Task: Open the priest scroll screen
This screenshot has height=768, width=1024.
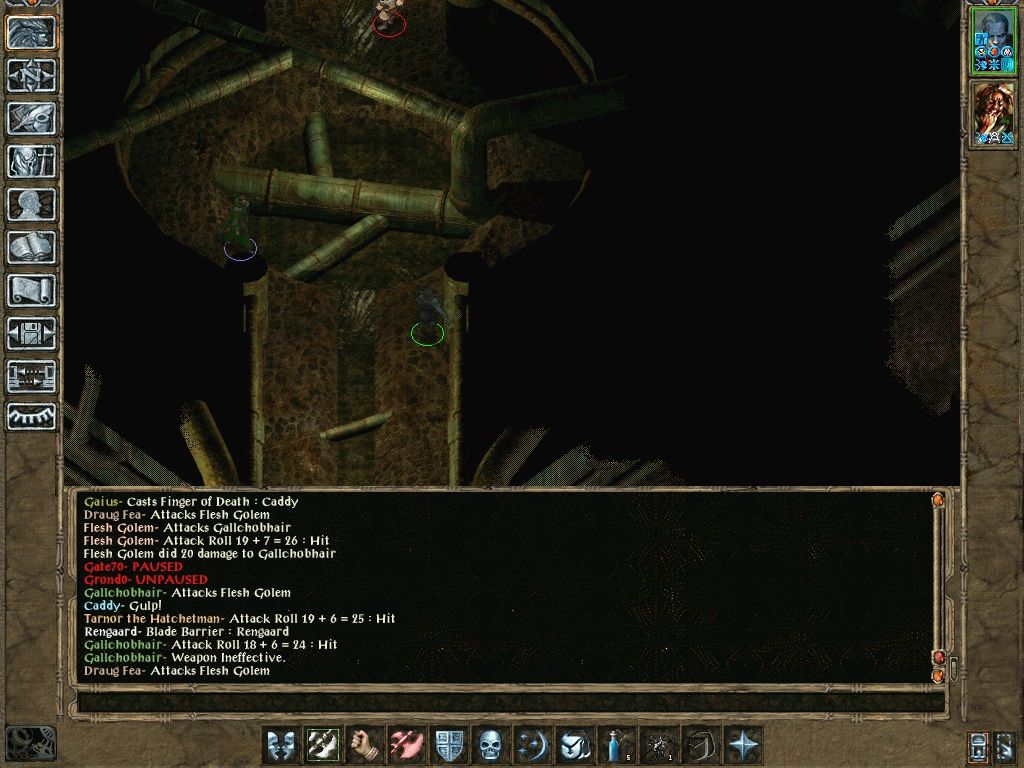Action: [31, 290]
